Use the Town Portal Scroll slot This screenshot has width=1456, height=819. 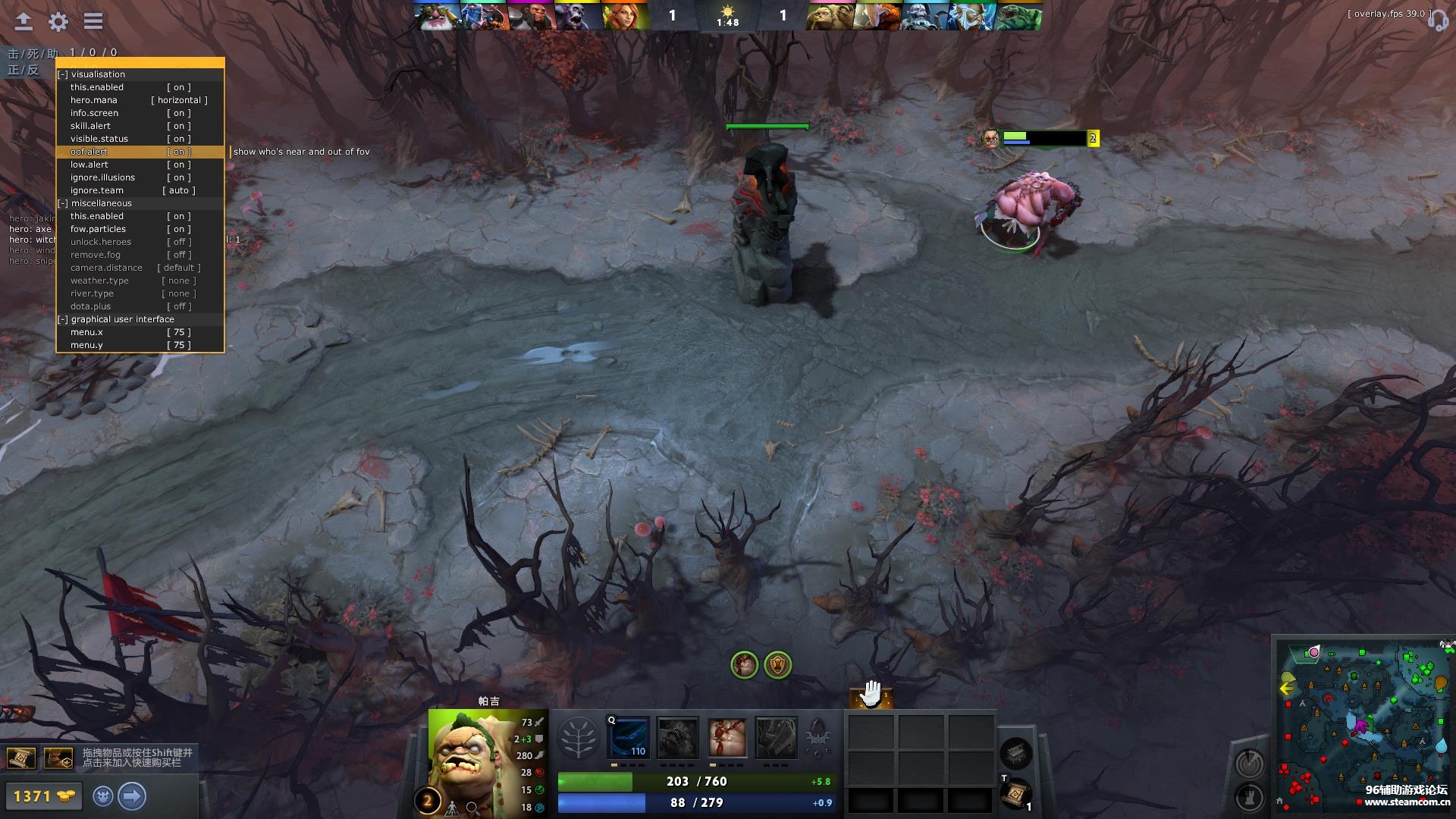click(1015, 794)
